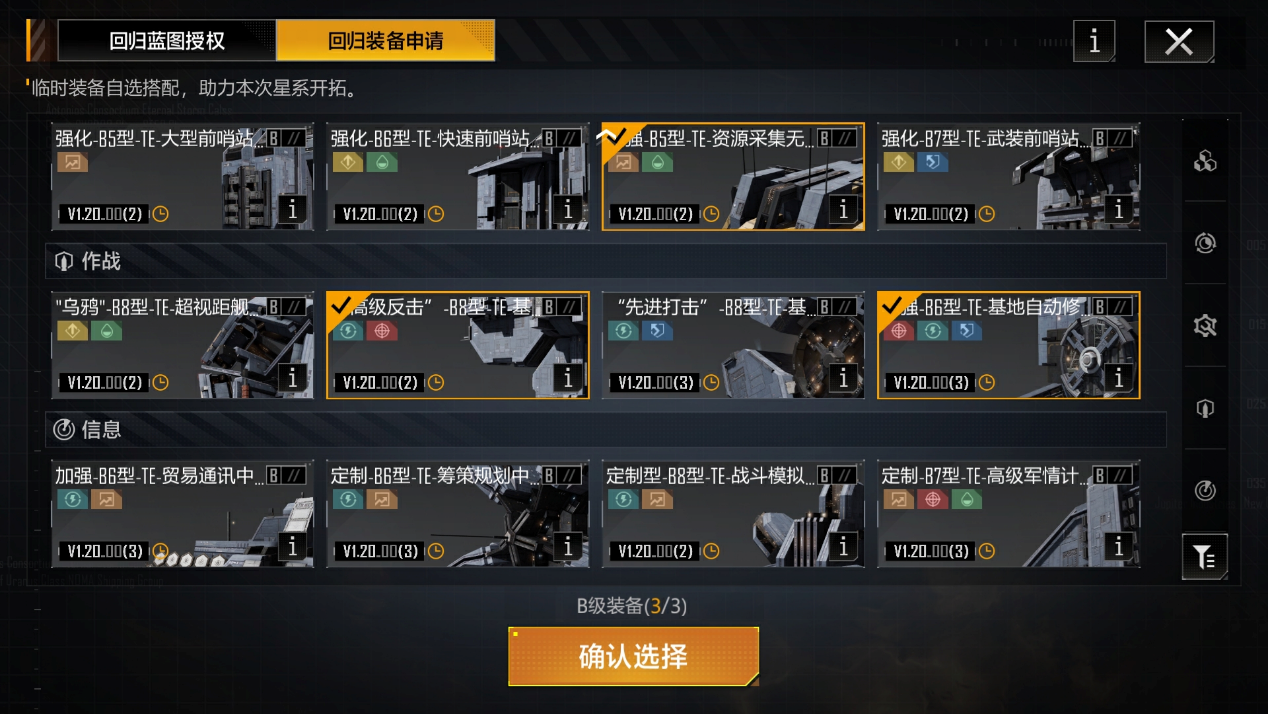Switch to the 回归蓝图授权 tab
The width and height of the screenshot is (1268, 714).
tap(167, 41)
